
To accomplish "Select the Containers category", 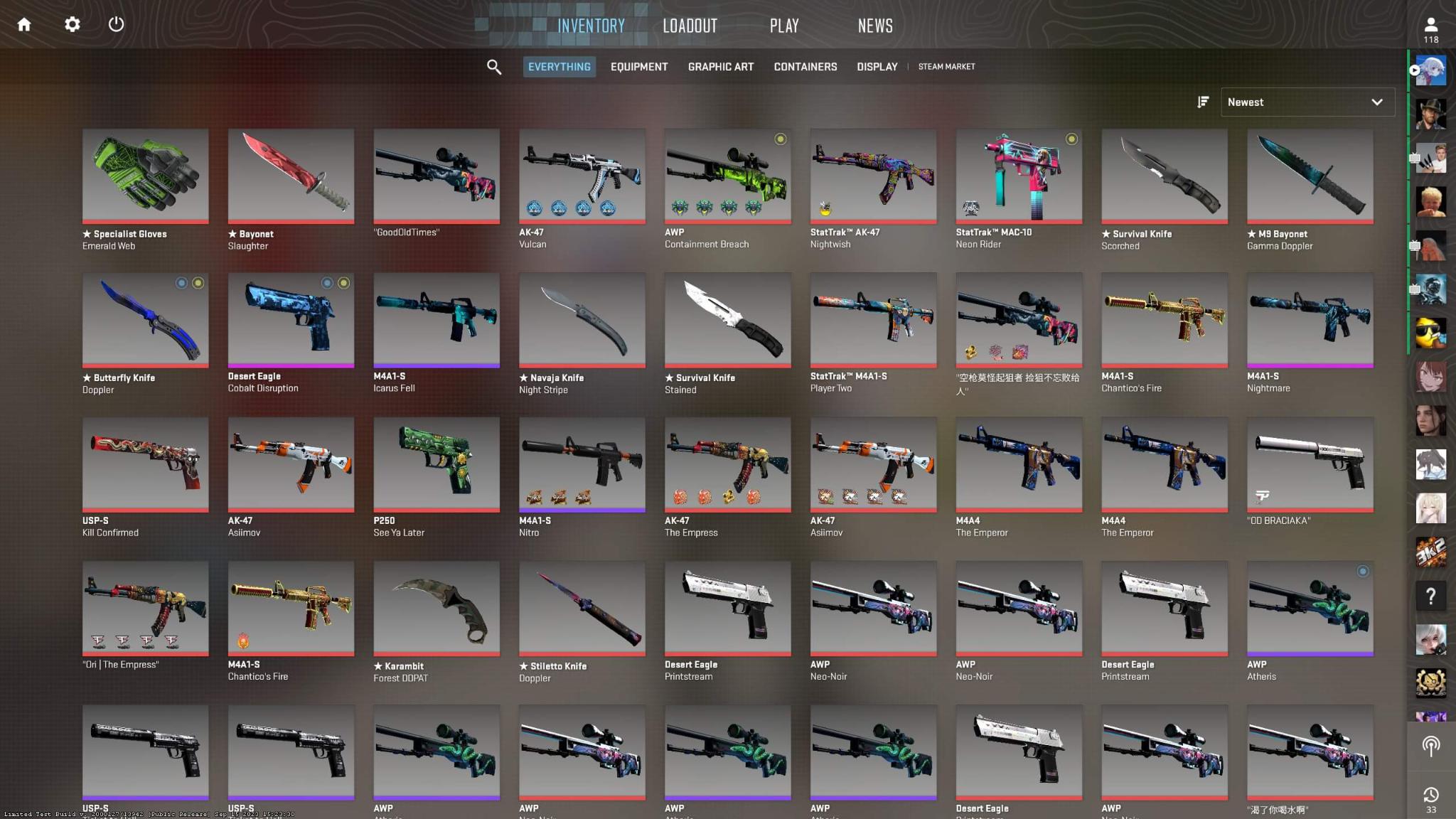I will (805, 67).
